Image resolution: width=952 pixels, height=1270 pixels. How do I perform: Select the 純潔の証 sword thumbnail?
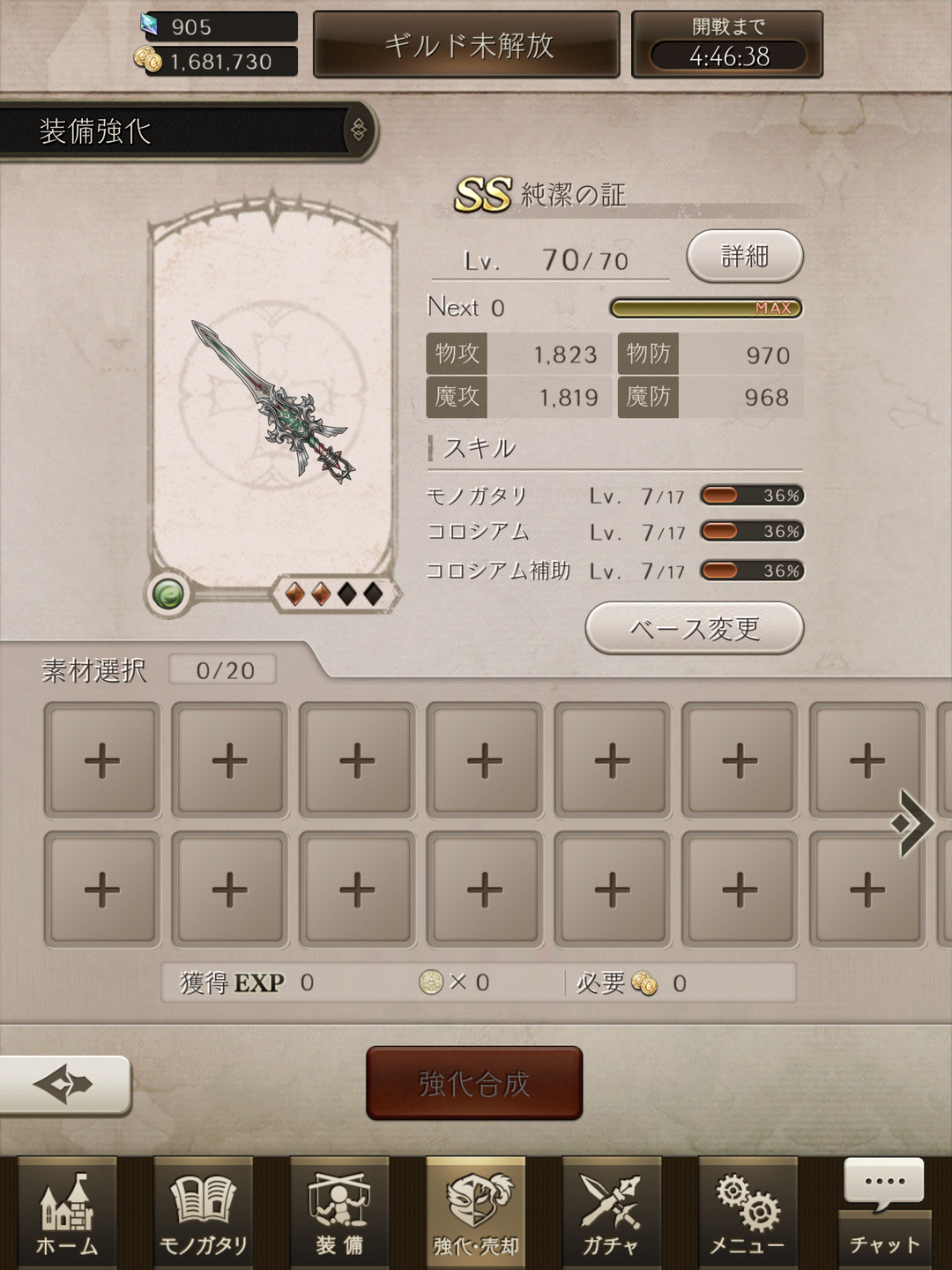coord(271,401)
